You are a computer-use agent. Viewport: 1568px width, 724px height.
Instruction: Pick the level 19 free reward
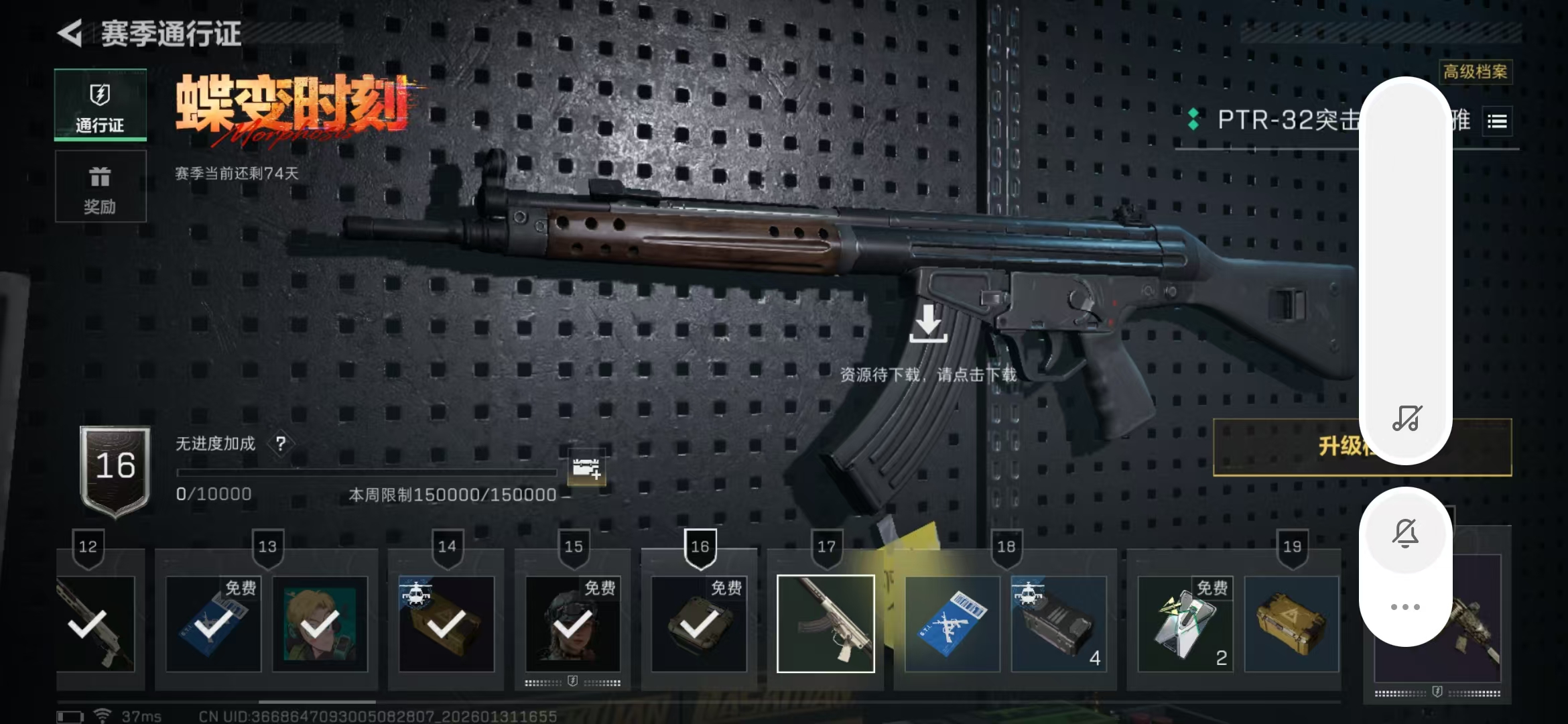pyautogui.click(x=1185, y=623)
